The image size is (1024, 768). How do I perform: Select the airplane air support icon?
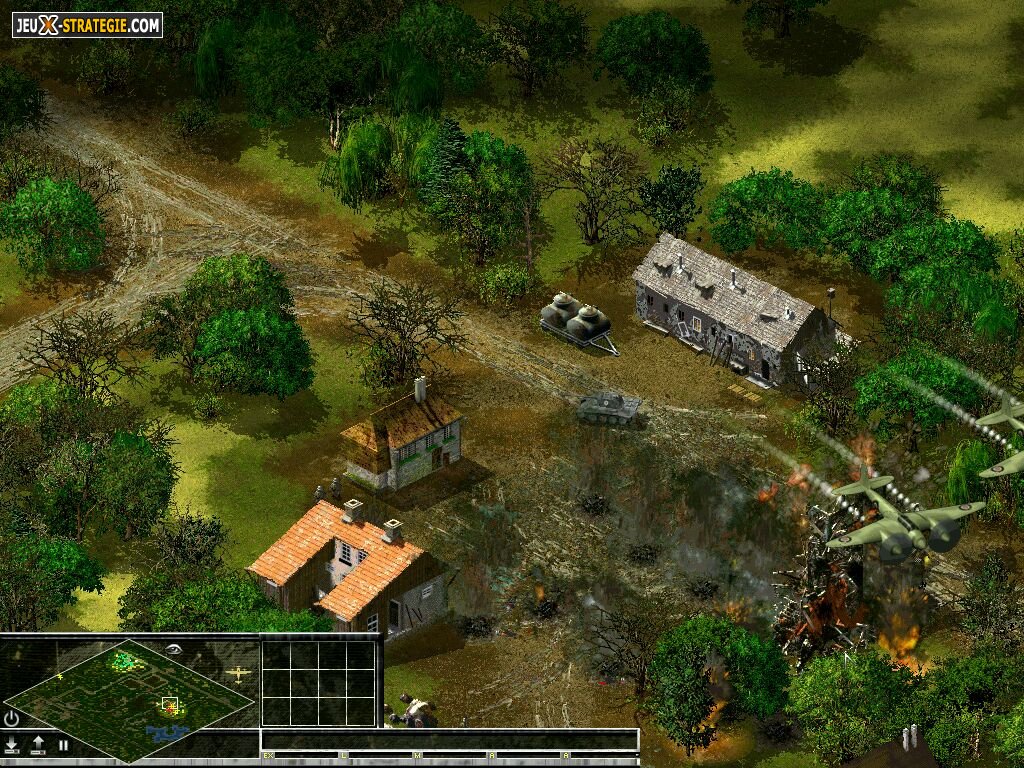[238, 673]
